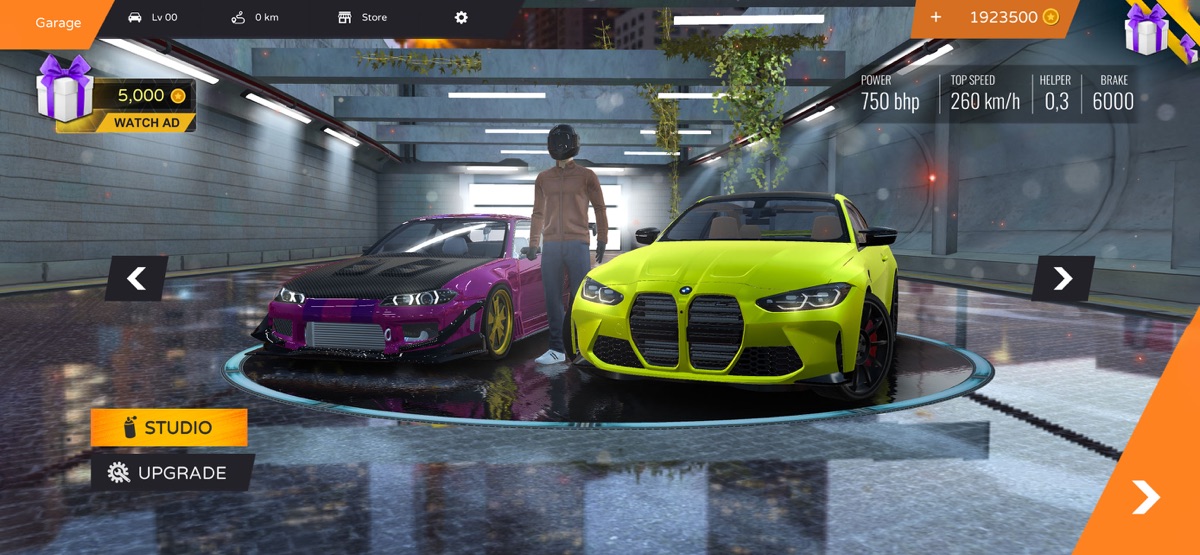
Task: Open the Garage tab
Action: [x=57, y=22]
